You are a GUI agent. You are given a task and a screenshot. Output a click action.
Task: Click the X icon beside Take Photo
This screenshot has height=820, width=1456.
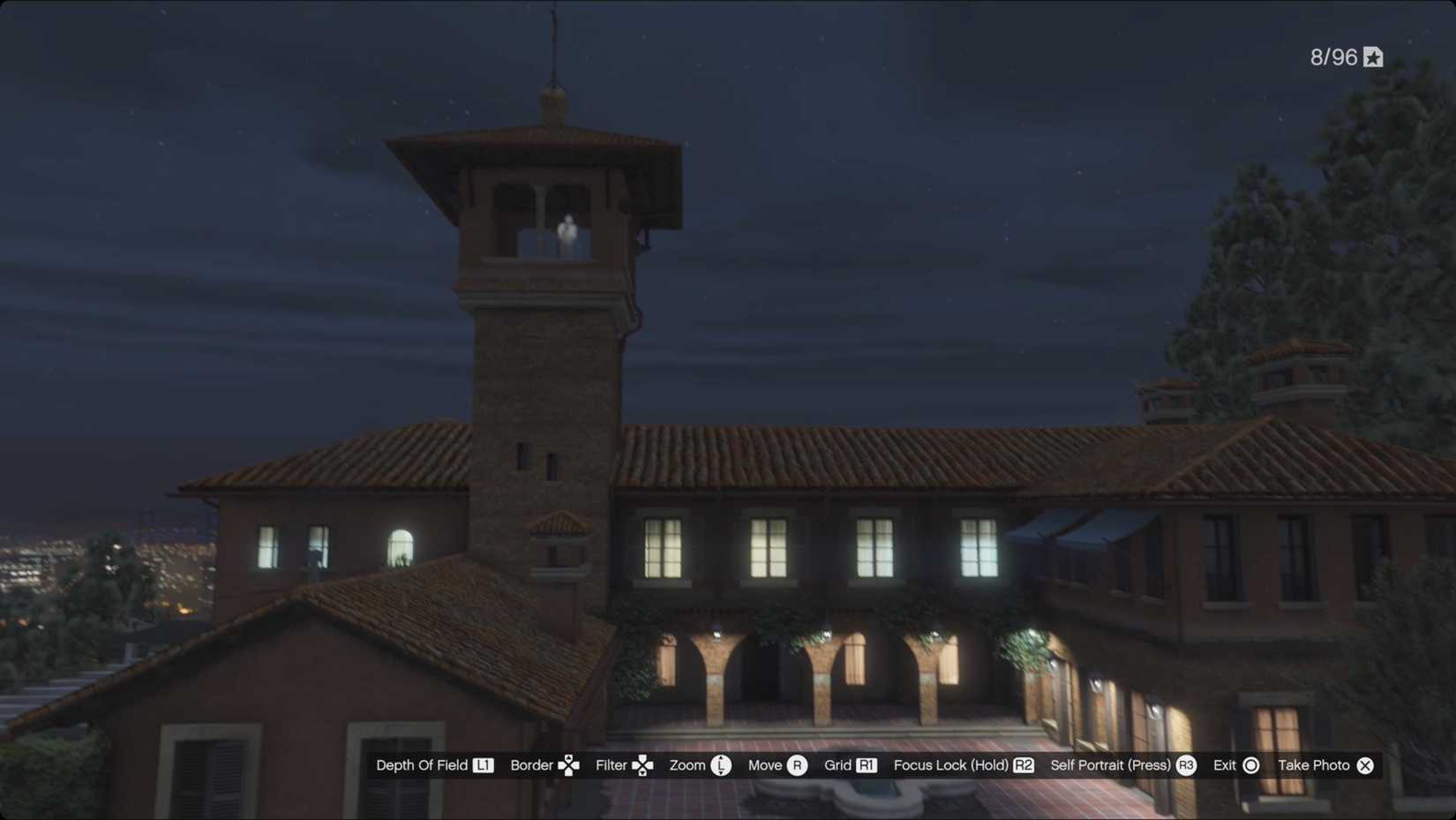pos(1365,765)
